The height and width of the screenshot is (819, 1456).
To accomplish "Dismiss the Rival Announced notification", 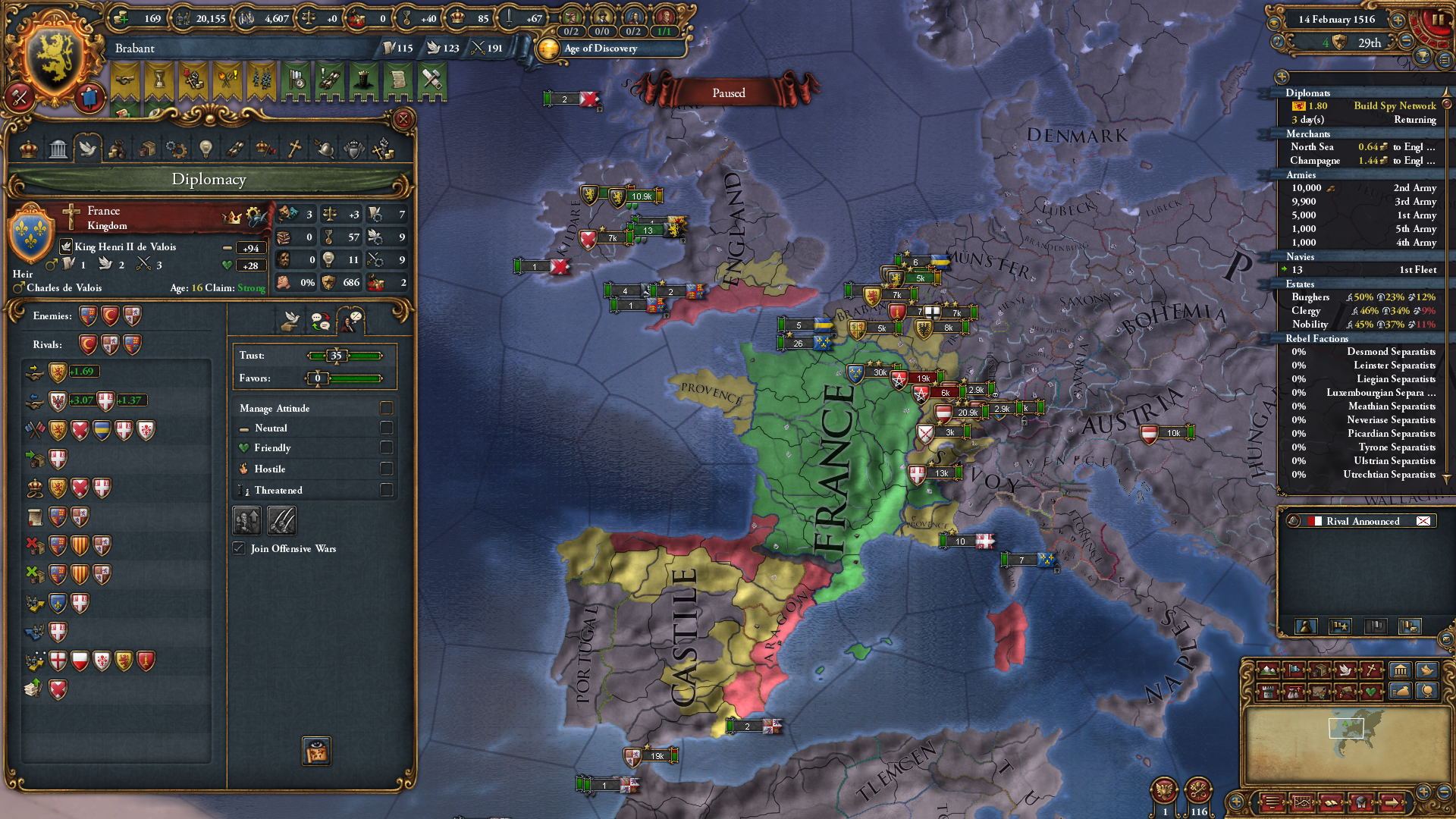I will [1422, 521].
